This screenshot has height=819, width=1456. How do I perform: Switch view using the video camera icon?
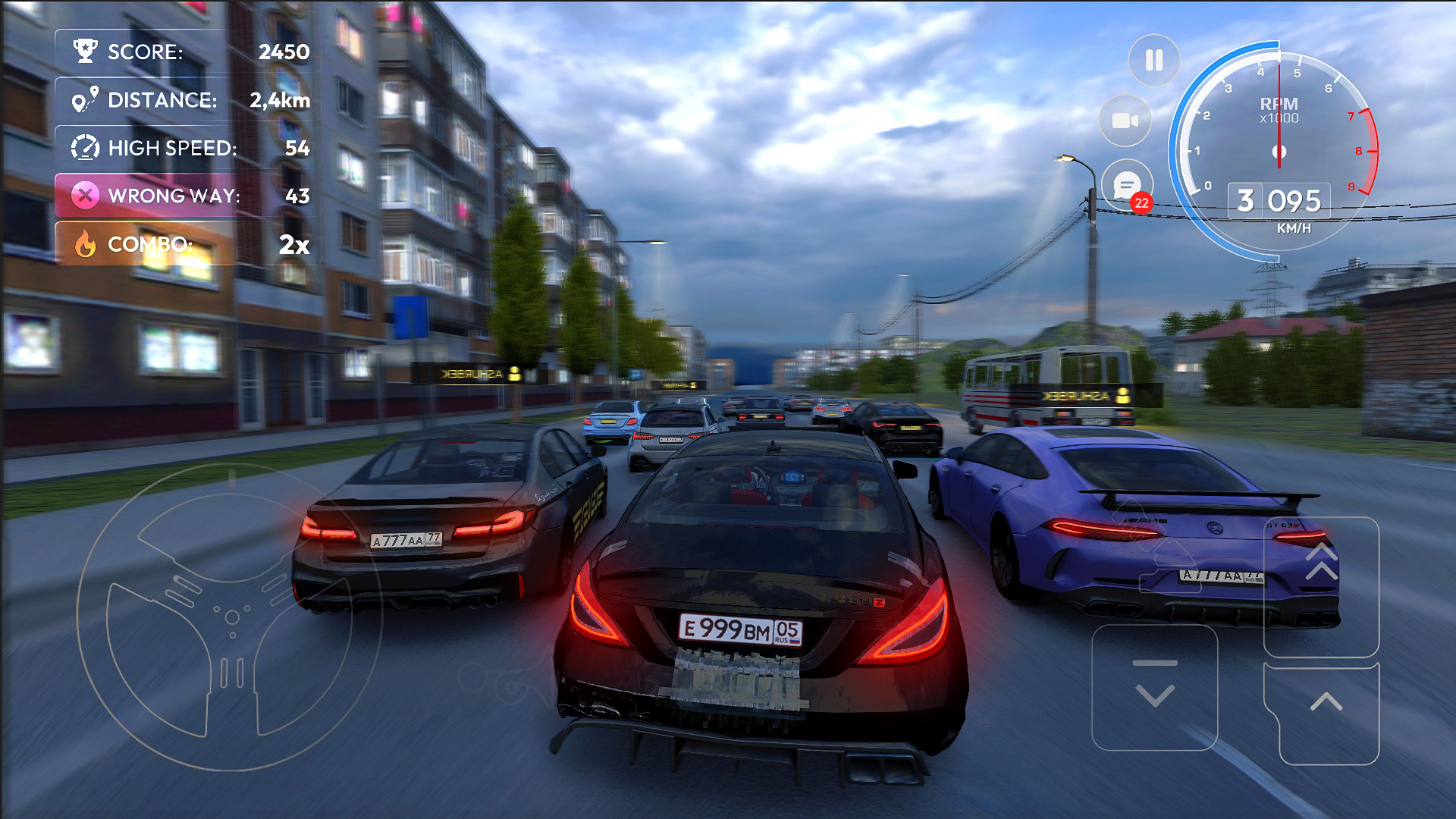click(x=1125, y=121)
